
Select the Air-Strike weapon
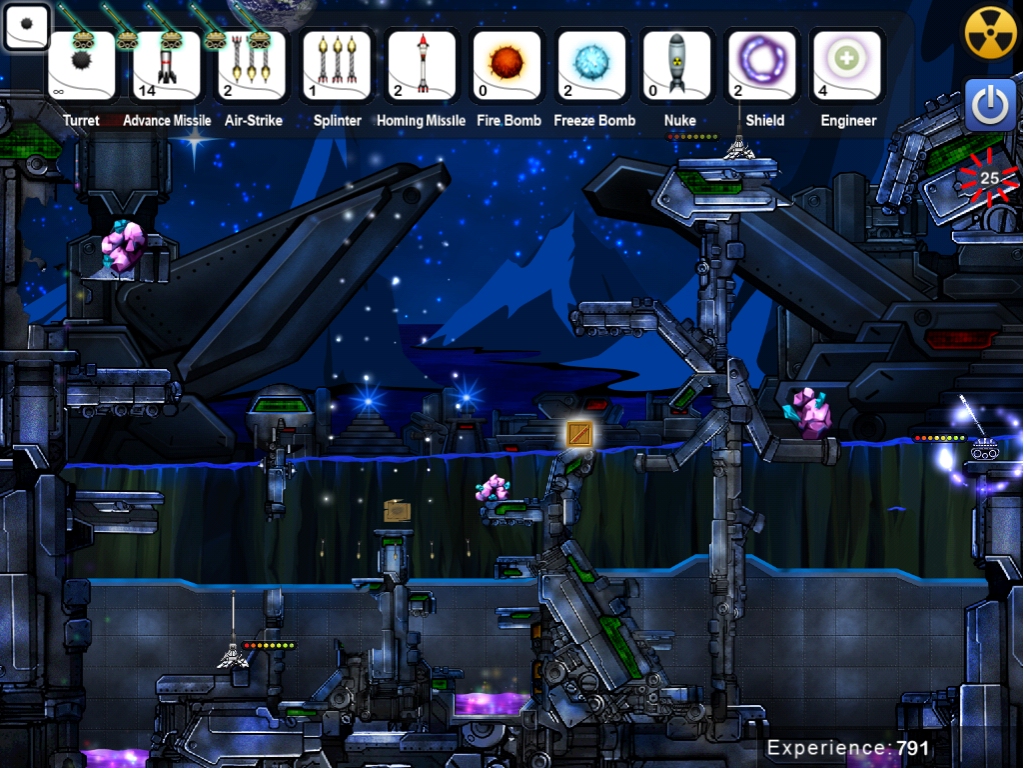click(x=251, y=66)
